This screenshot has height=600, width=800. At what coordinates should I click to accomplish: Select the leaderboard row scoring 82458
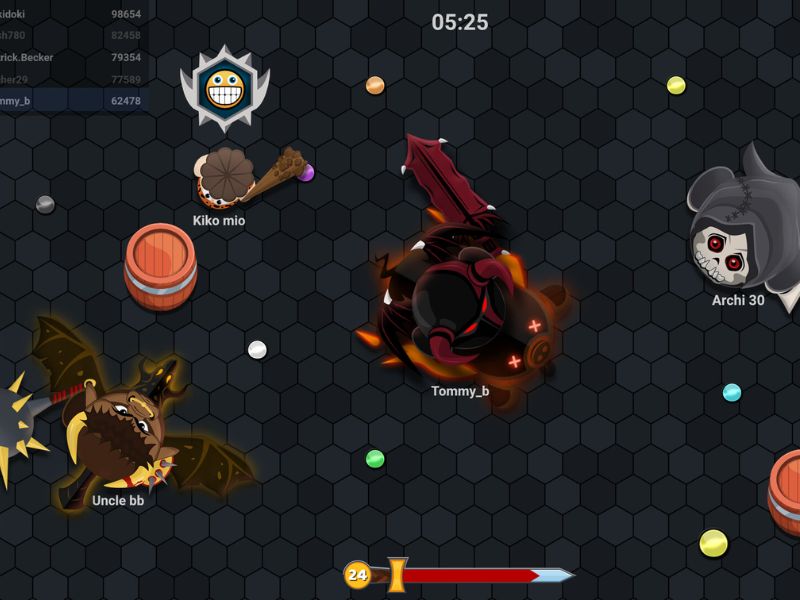coord(72,36)
